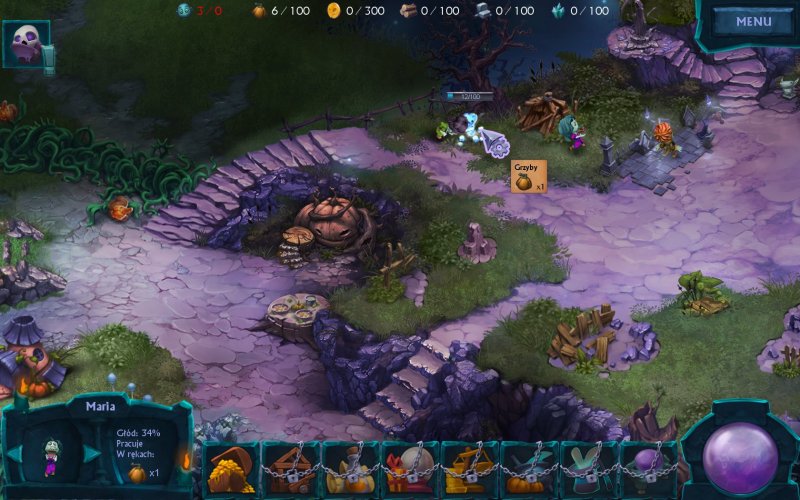The image size is (800, 500).
Task: Click the Grzyby mushroom task tooltip
Action: [x=529, y=176]
